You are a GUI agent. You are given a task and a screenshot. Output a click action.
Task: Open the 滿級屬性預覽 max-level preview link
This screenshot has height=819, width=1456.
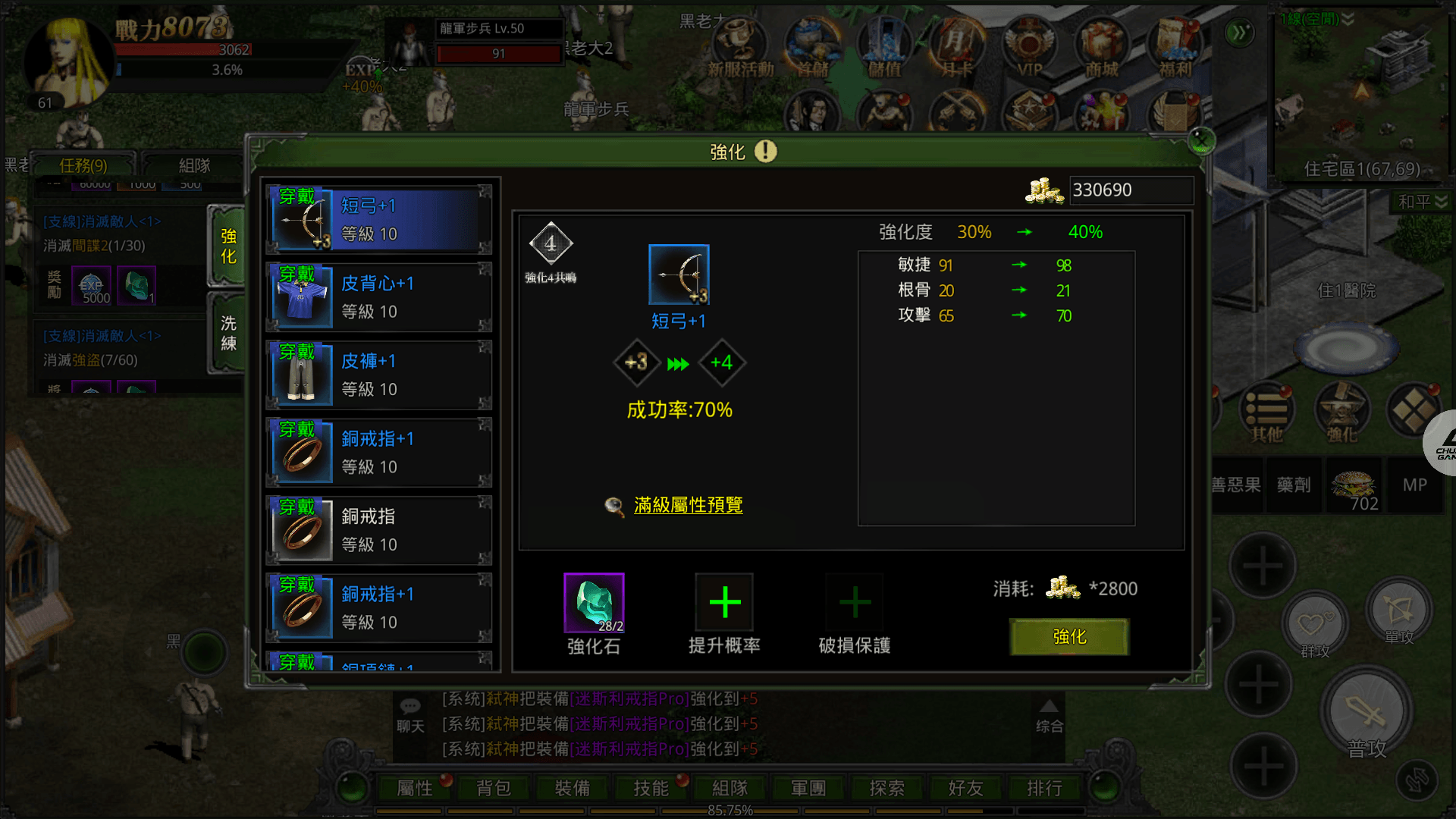(688, 505)
